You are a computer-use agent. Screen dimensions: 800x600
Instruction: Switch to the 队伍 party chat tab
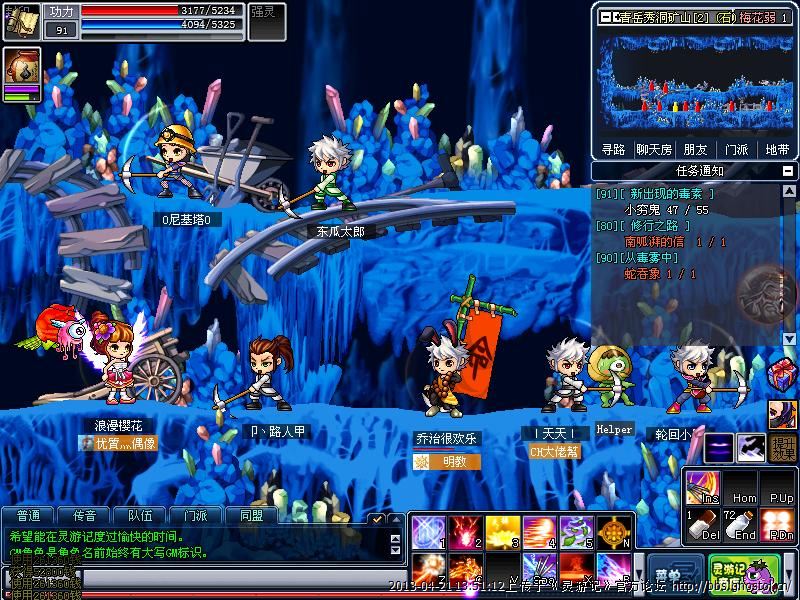click(x=140, y=516)
